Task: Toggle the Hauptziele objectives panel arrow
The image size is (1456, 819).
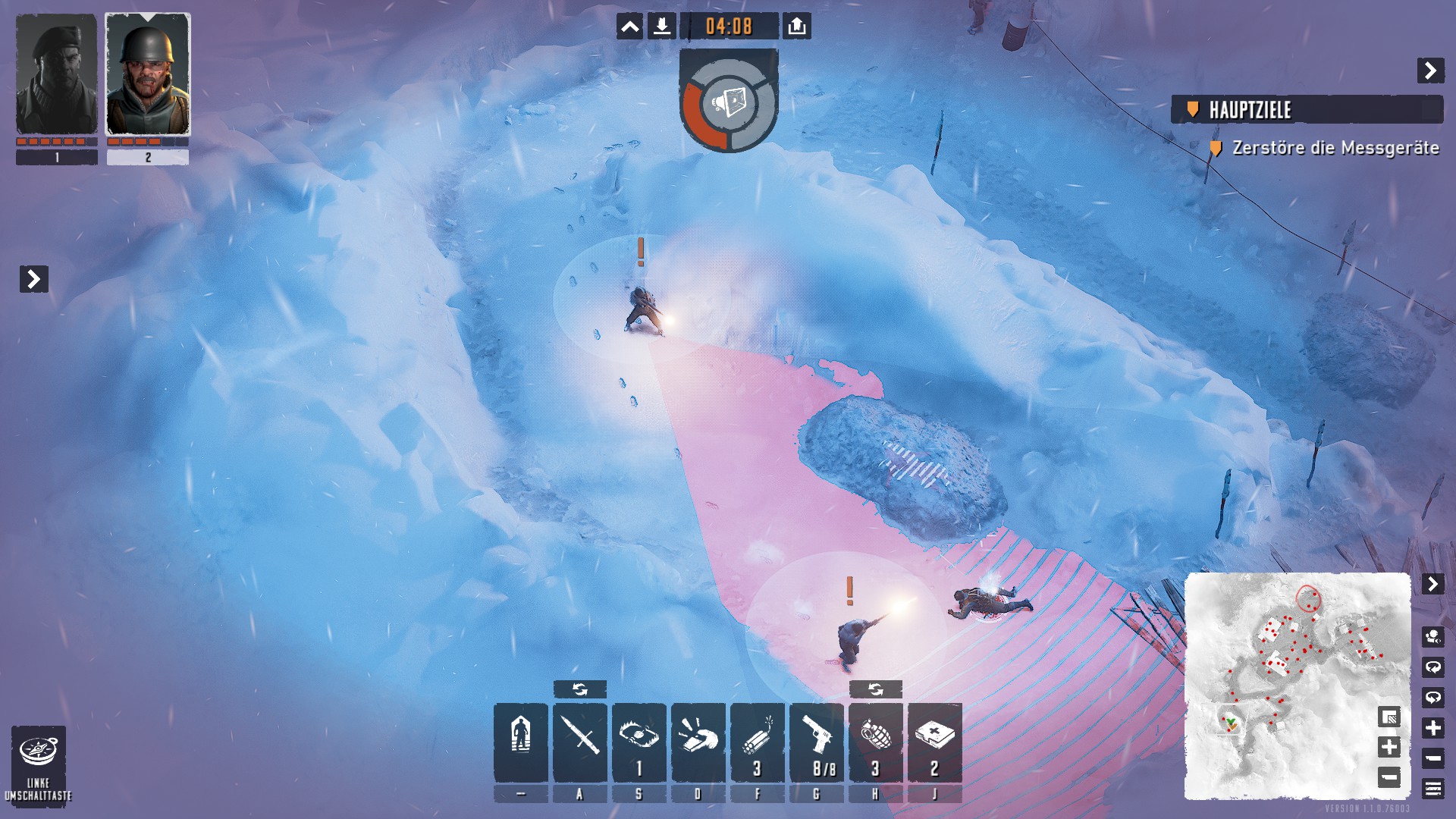Action: point(1430,71)
